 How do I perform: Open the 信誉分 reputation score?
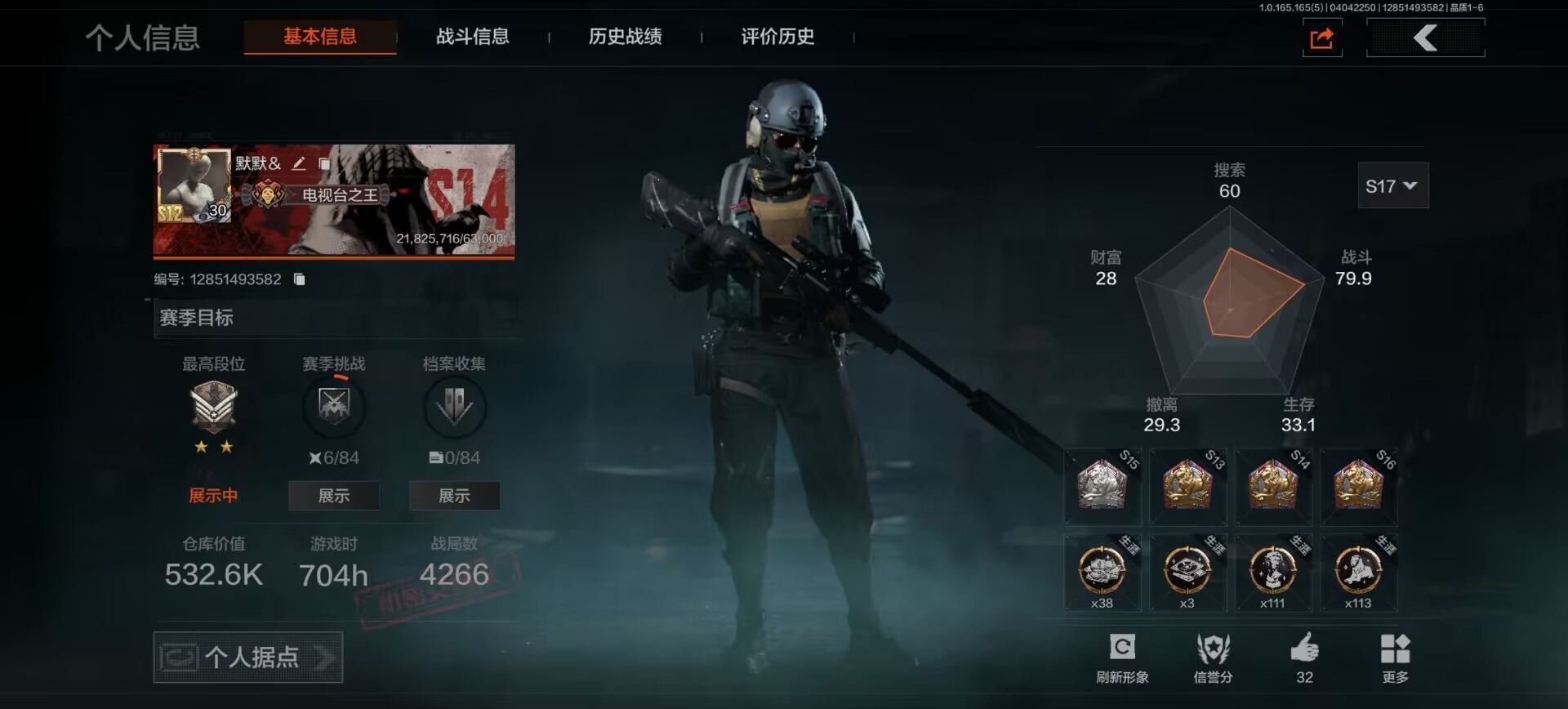click(1213, 658)
